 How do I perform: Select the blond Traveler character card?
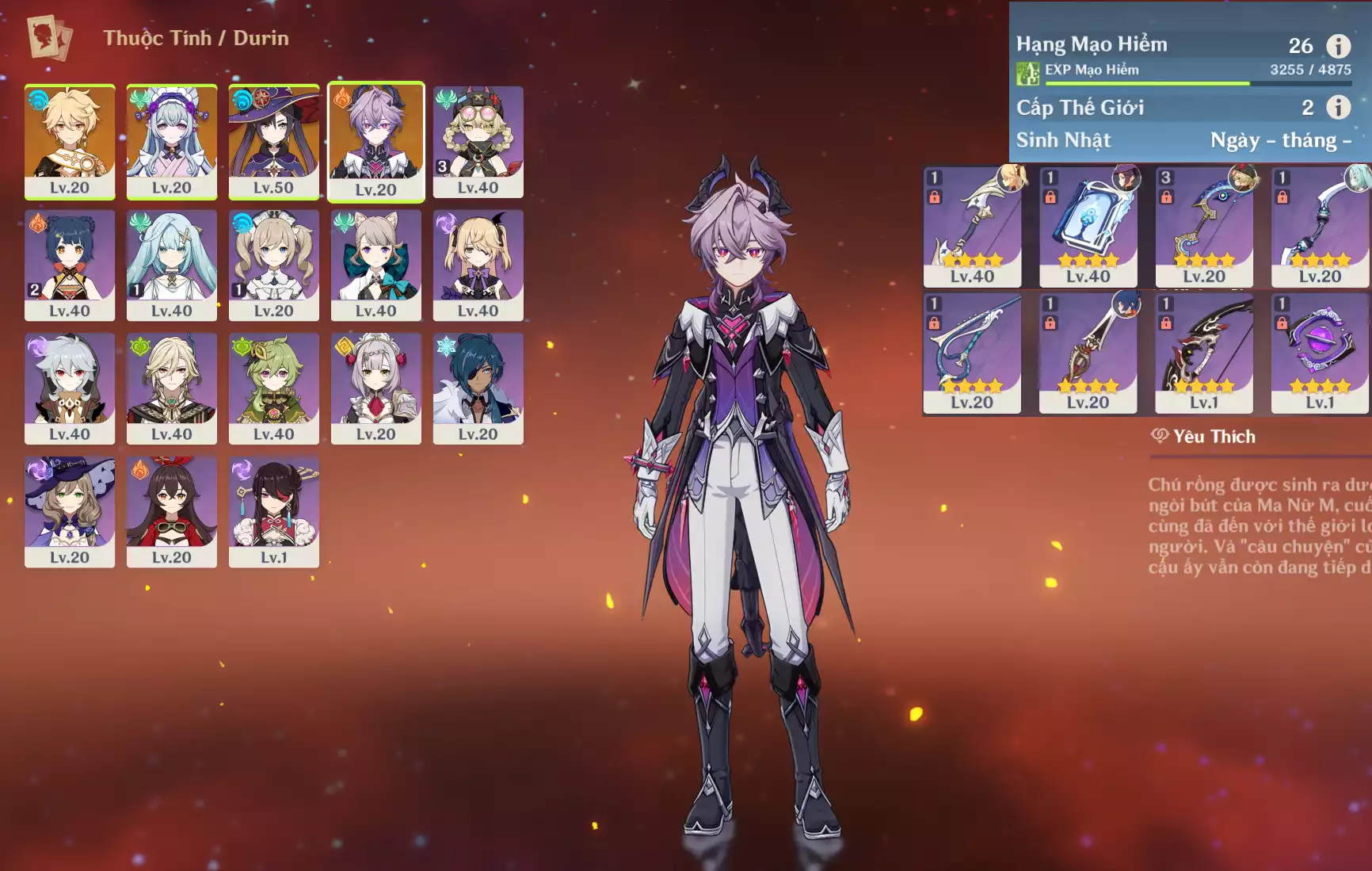tap(70, 141)
